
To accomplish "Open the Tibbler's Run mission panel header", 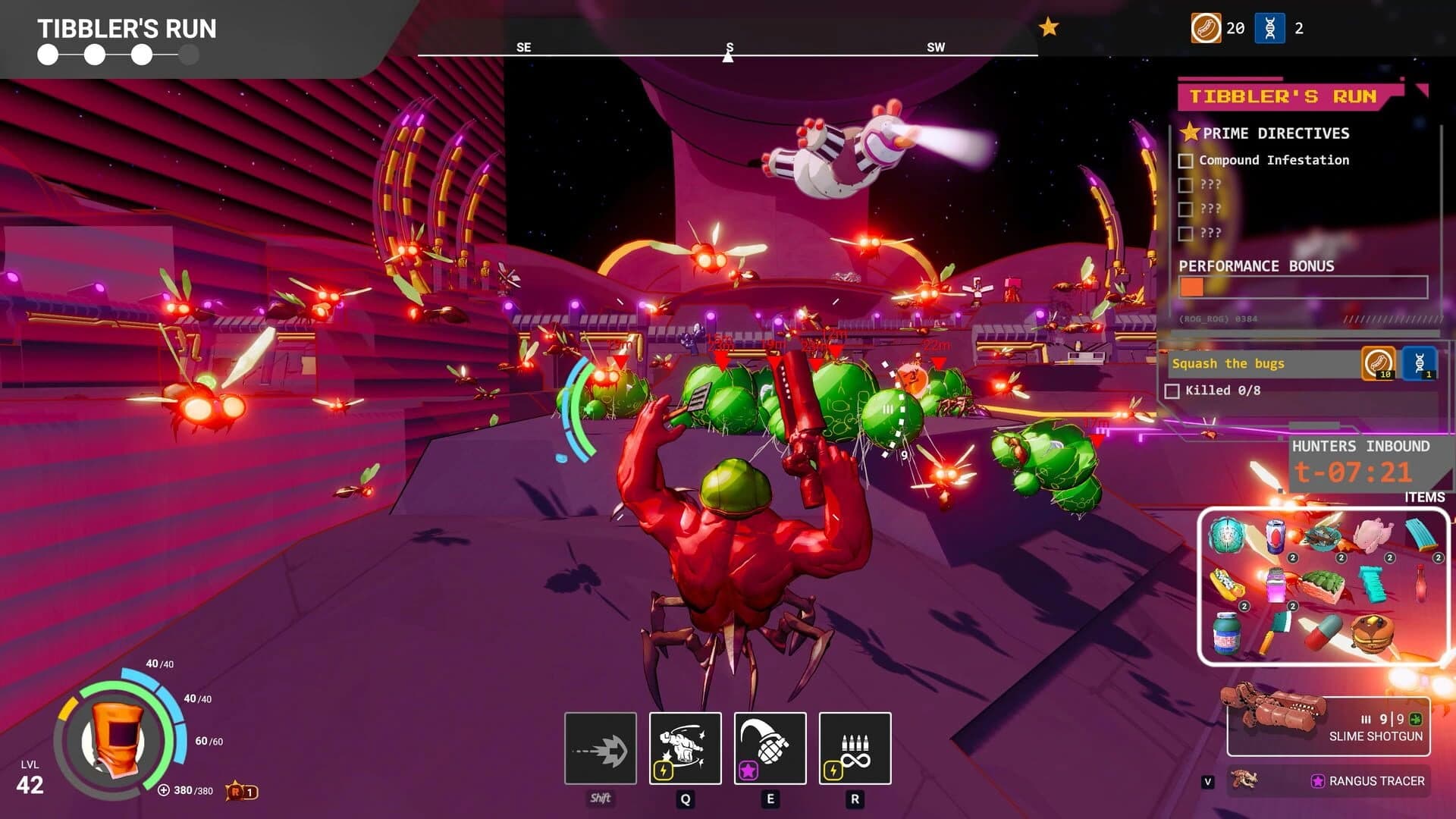I will 1285,96.
